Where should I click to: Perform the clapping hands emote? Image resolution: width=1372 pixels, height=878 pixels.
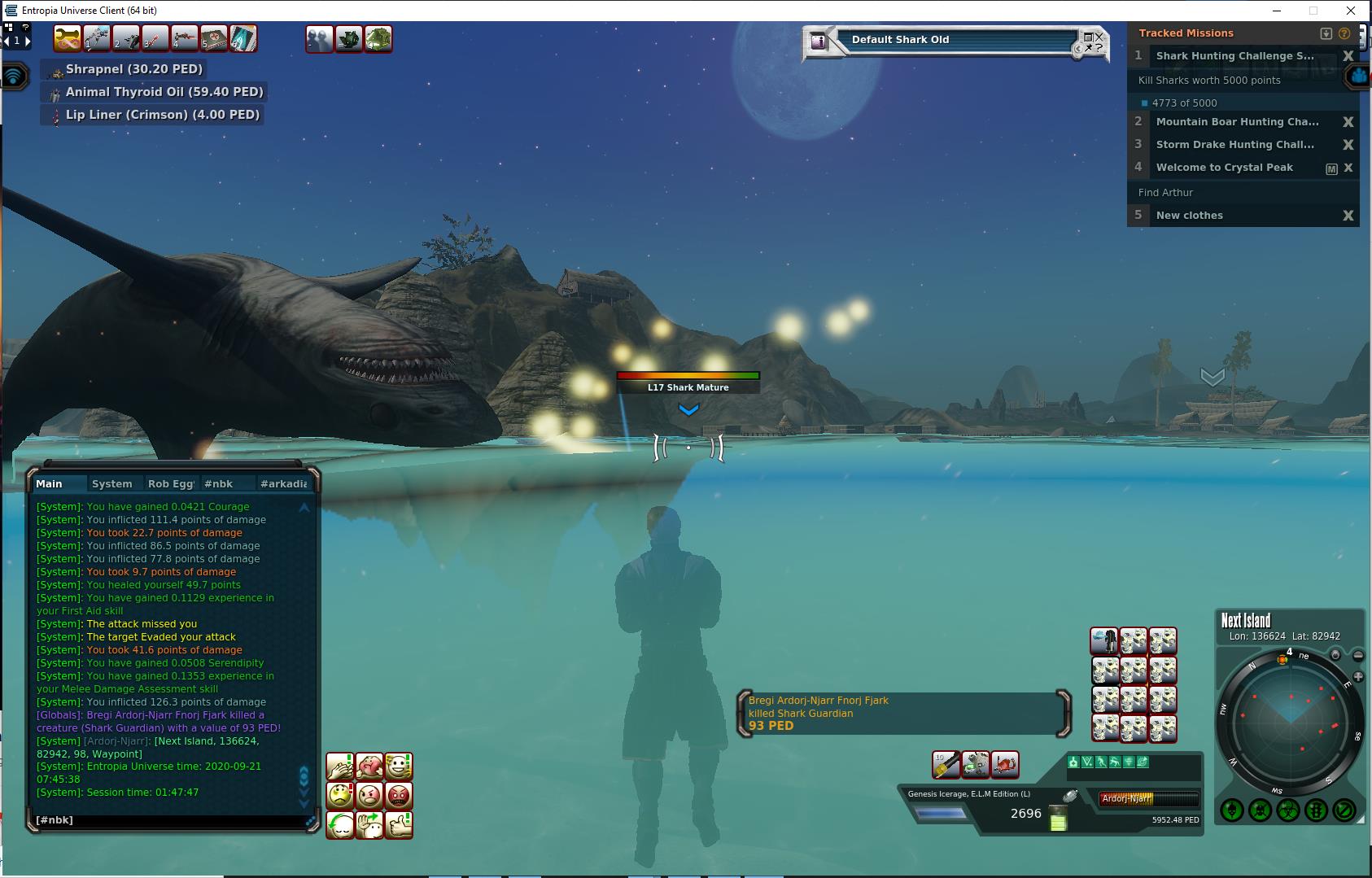[340, 767]
